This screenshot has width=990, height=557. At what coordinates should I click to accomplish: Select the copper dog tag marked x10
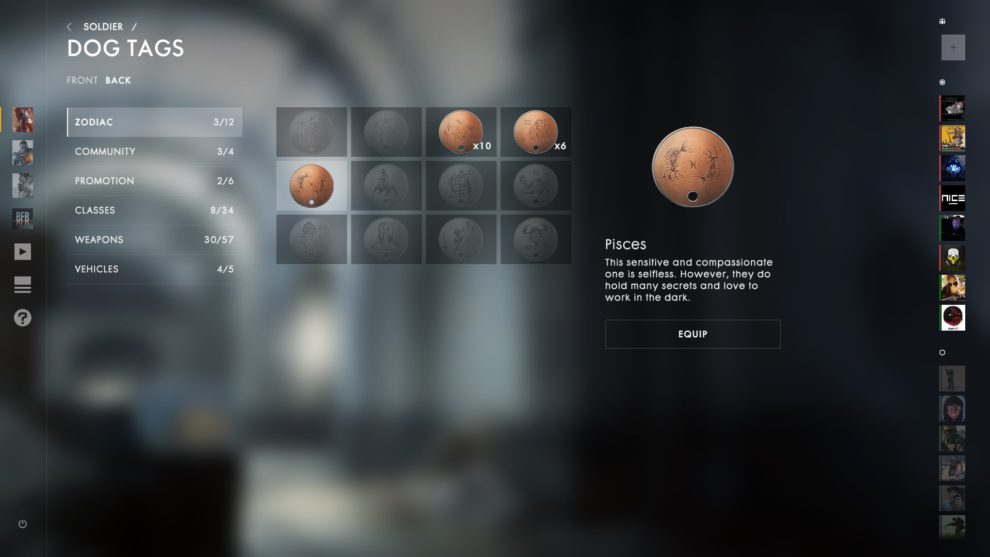[461, 132]
